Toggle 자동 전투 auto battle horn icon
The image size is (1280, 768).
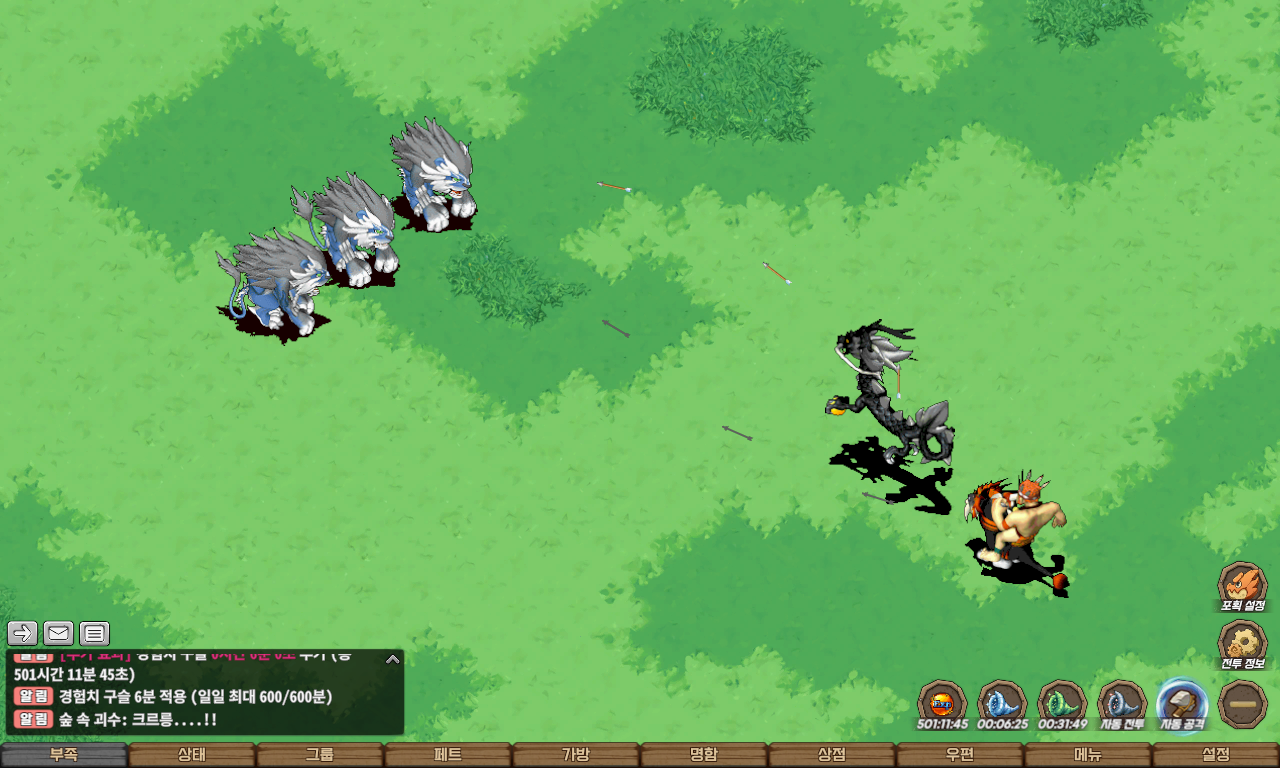(1122, 702)
